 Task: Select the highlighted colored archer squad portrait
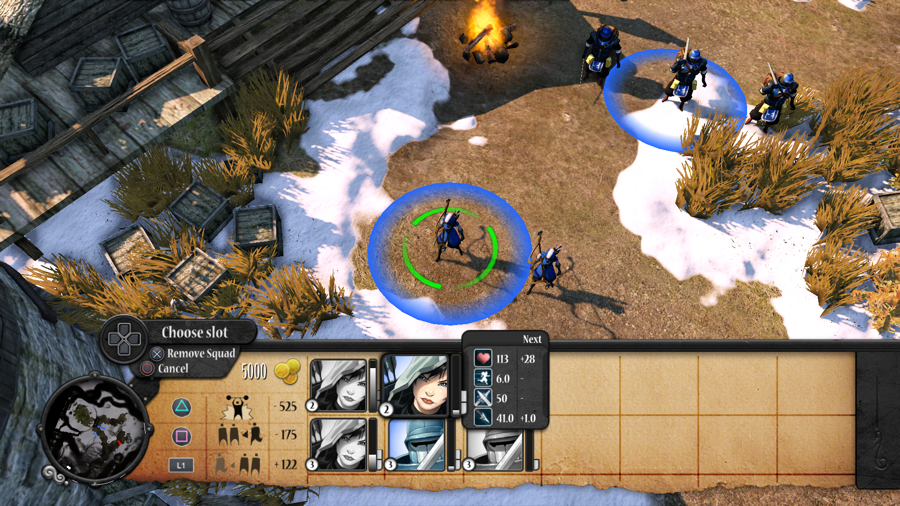[x=414, y=384]
